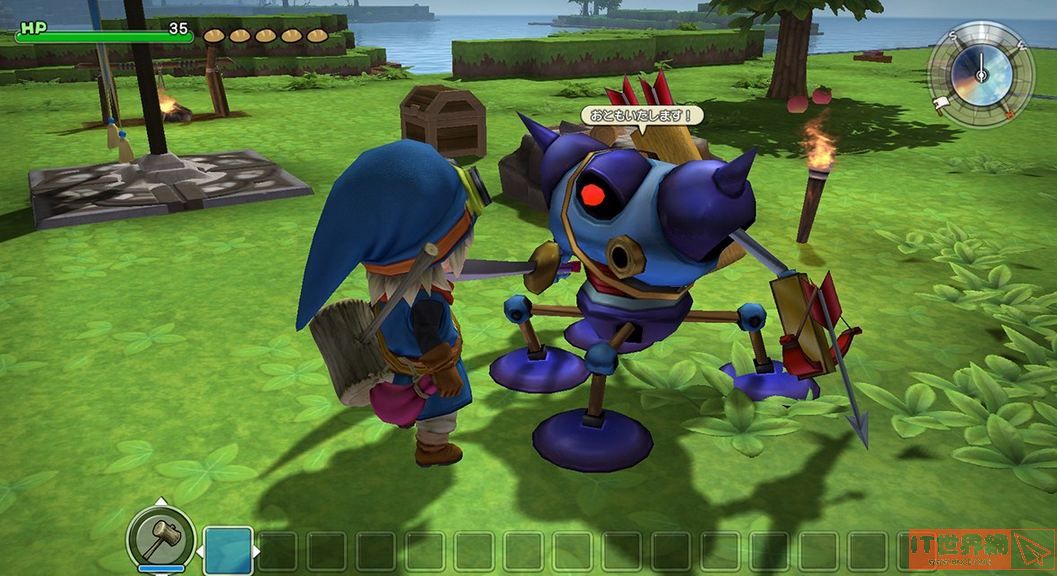The width and height of the screenshot is (1057, 576).
Task: Click the white flag marker on the compass
Action: click(941, 103)
